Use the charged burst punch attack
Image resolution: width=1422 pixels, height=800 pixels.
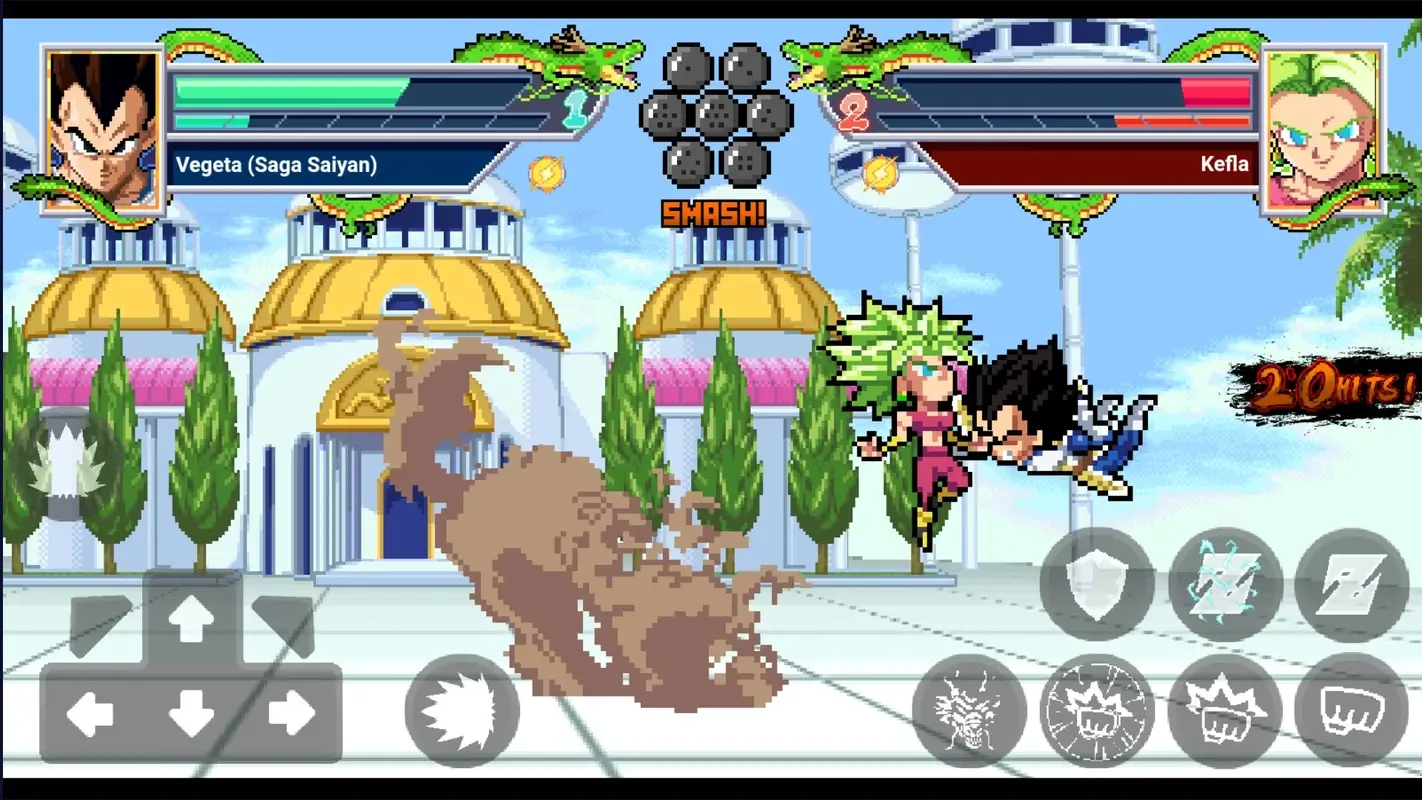1097,712
